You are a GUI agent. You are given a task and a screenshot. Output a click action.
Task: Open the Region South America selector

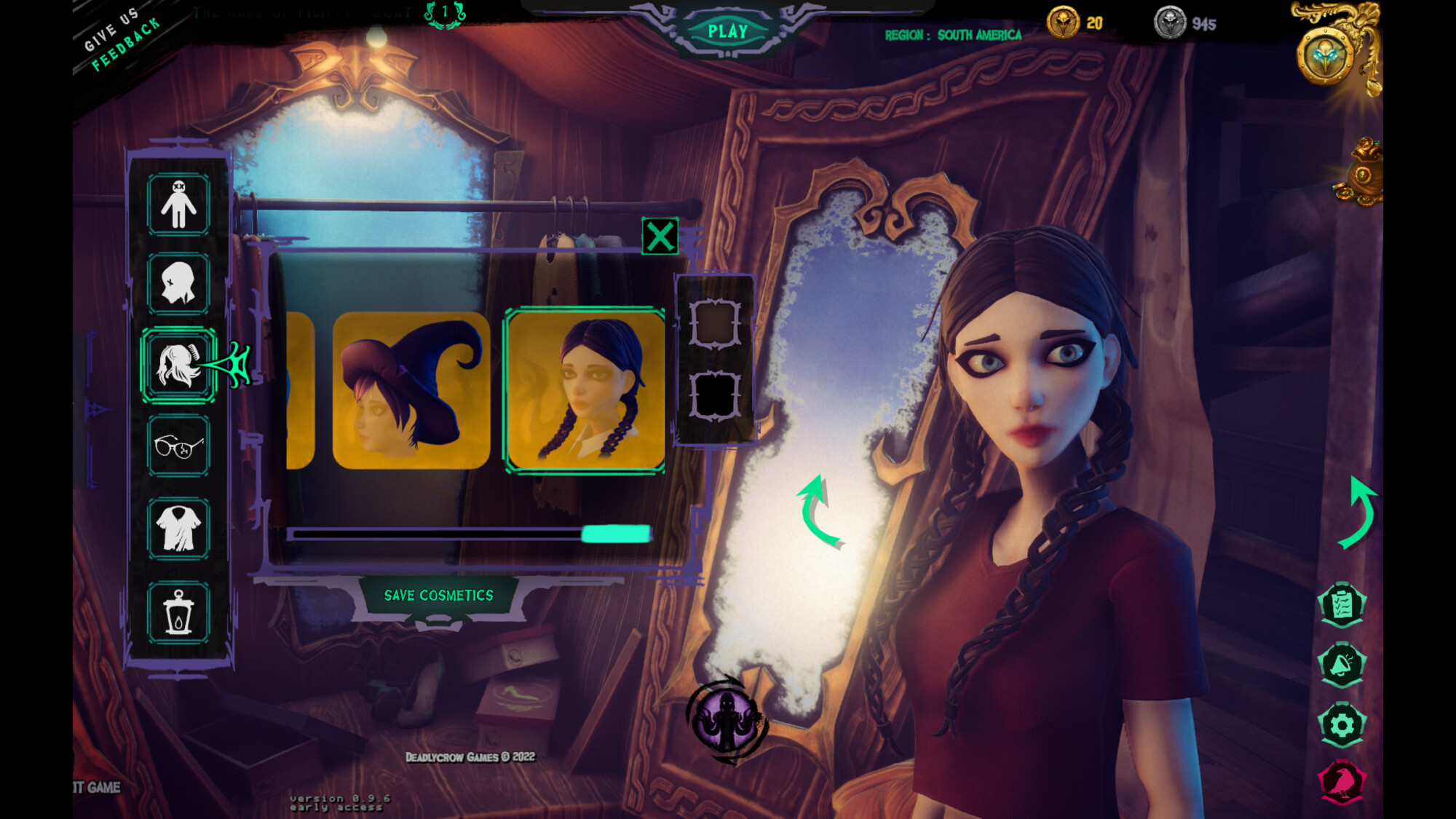[954, 34]
